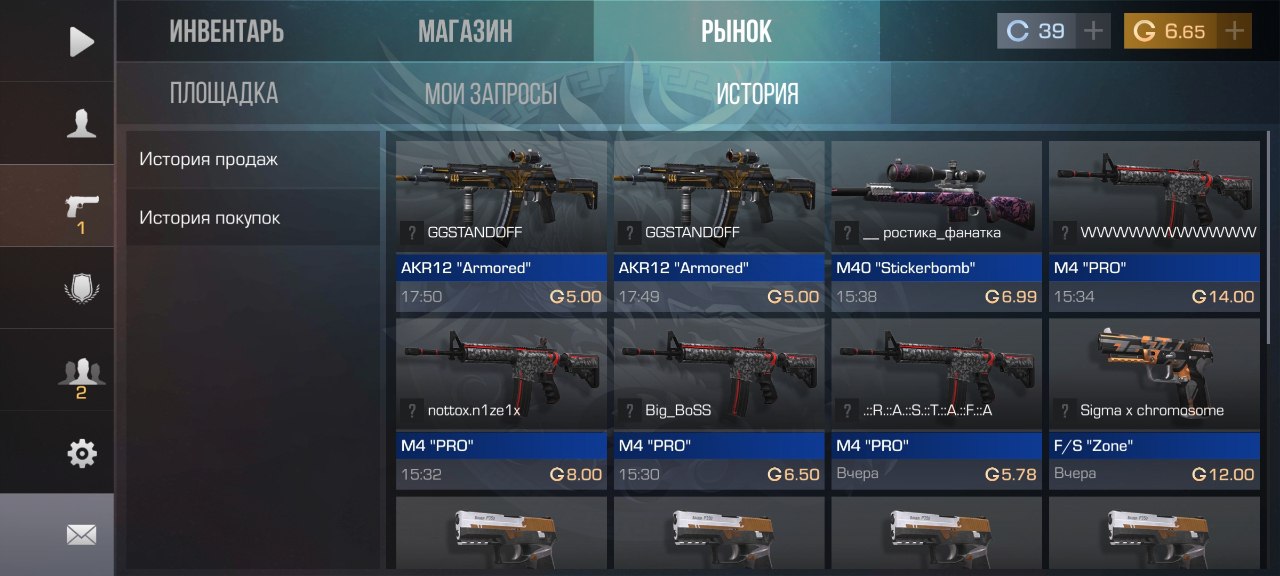Viewport: 1280px width, 576px height.
Task: Add gold currency with the plus button
Action: click(1237, 31)
